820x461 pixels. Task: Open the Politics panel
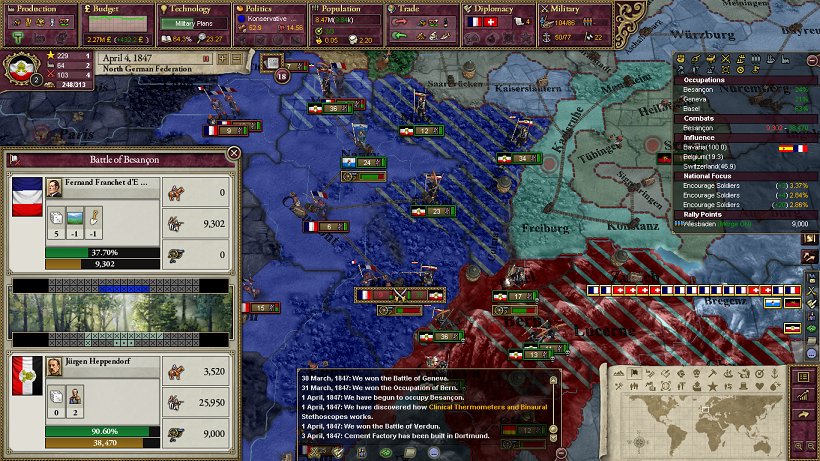pyautogui.click(x=265, y=9)
